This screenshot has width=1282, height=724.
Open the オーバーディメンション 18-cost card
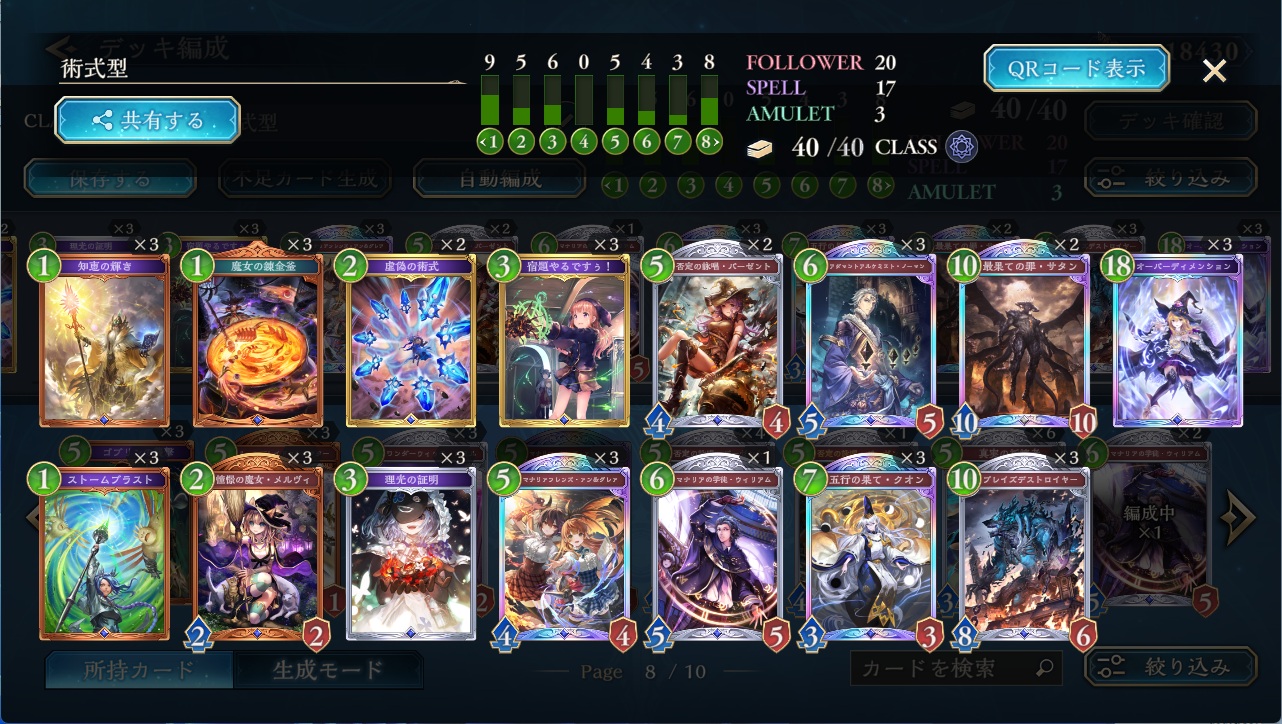tap(1177, 340)
